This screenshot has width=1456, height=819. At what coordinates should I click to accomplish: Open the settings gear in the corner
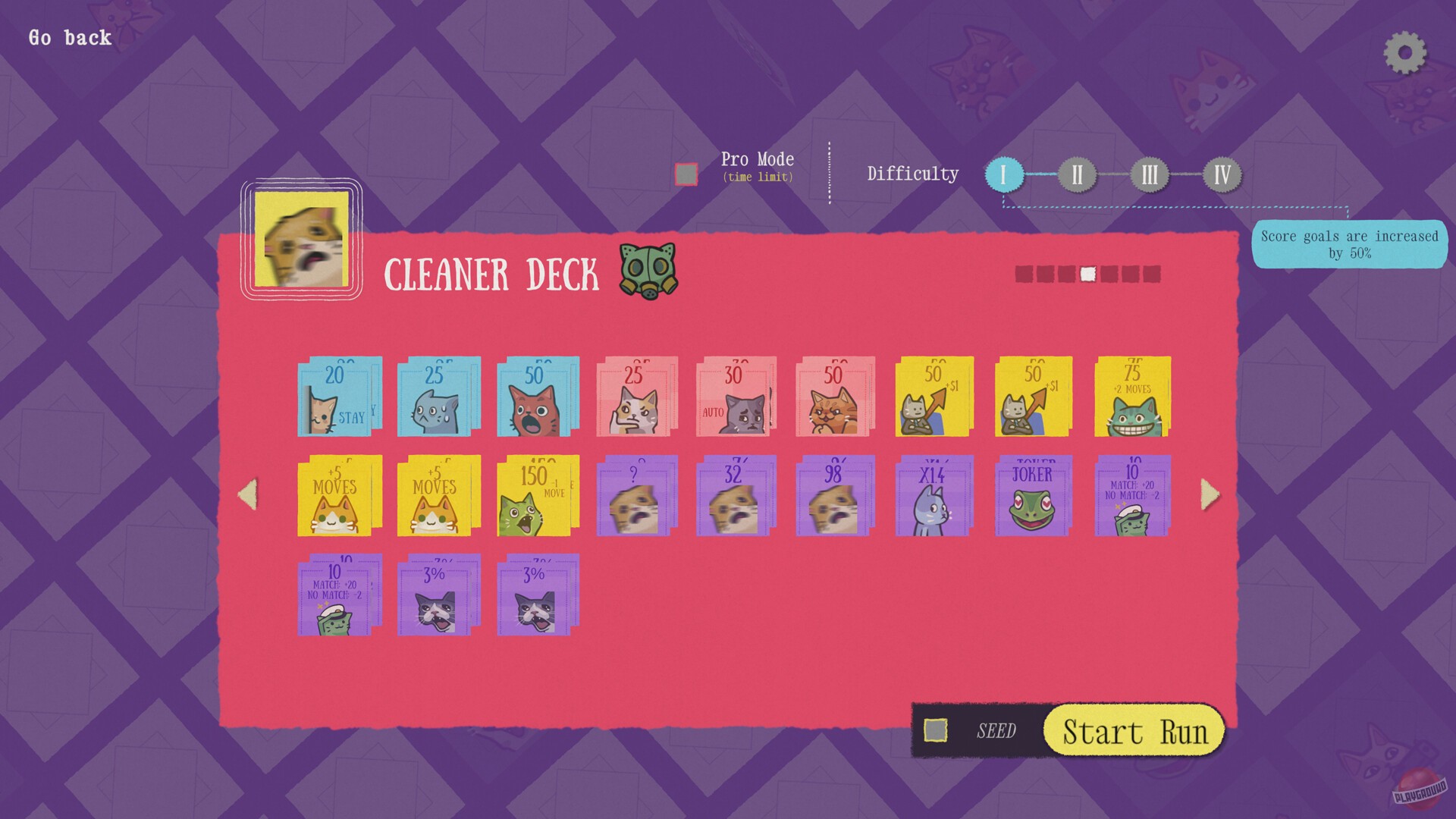point(1404,51)
